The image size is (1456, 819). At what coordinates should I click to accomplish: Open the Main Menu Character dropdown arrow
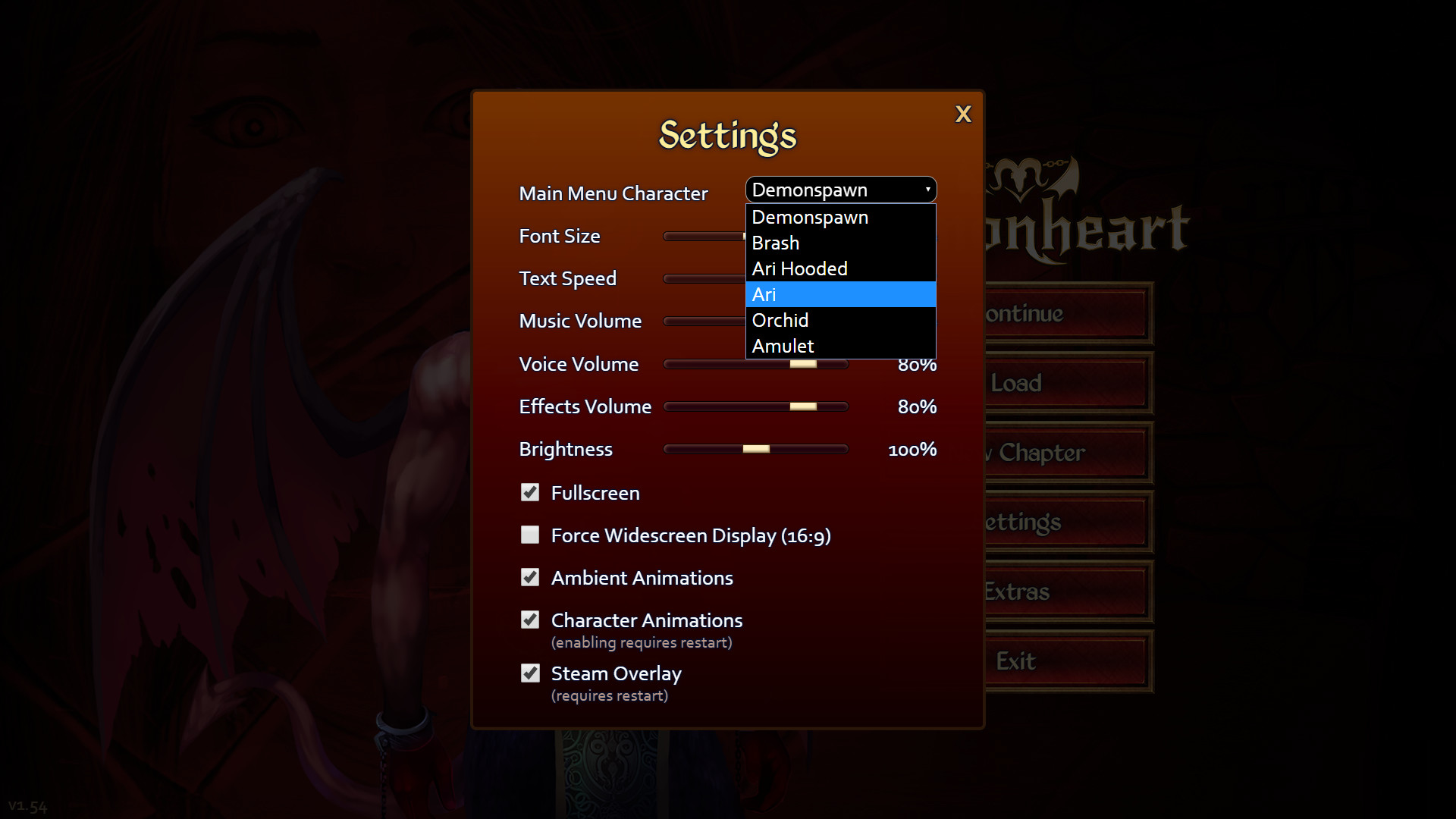[x=927, y=190]
